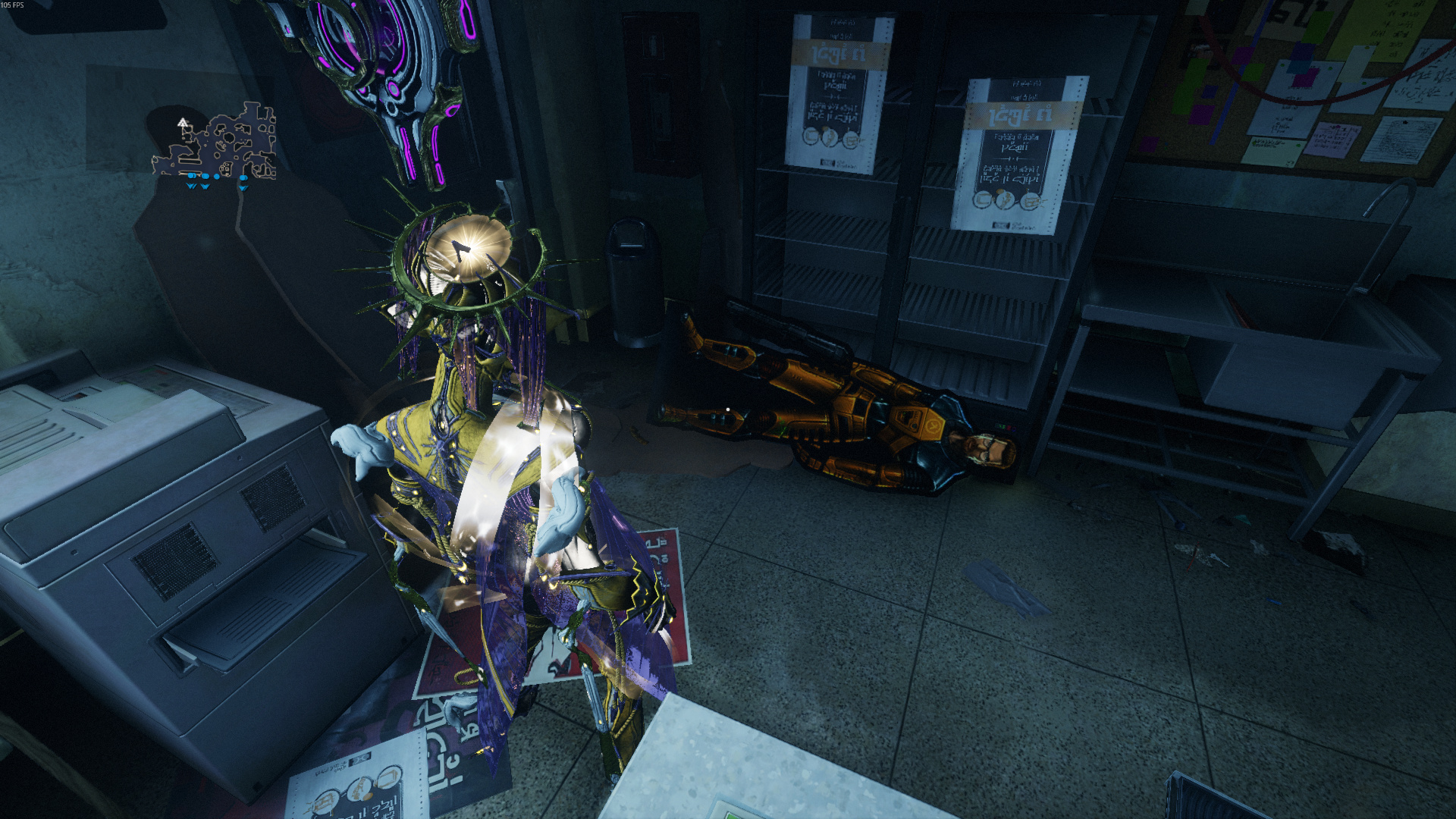Click the minimap overlay

216,146
